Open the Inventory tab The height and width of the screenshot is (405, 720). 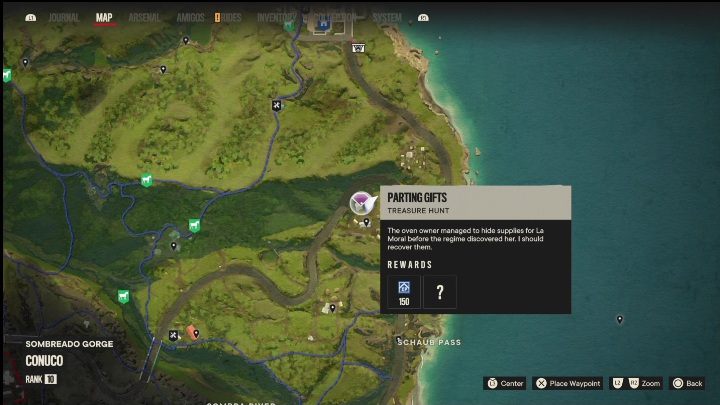tap(276, 18)
